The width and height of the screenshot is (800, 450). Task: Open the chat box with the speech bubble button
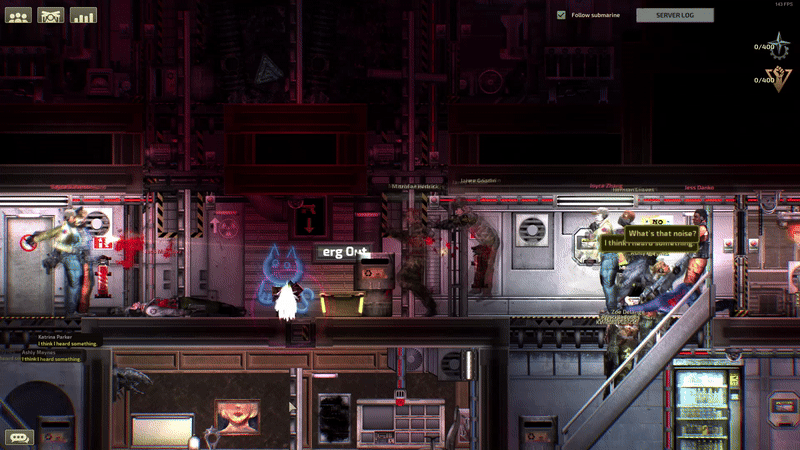(x=19, y=437)
